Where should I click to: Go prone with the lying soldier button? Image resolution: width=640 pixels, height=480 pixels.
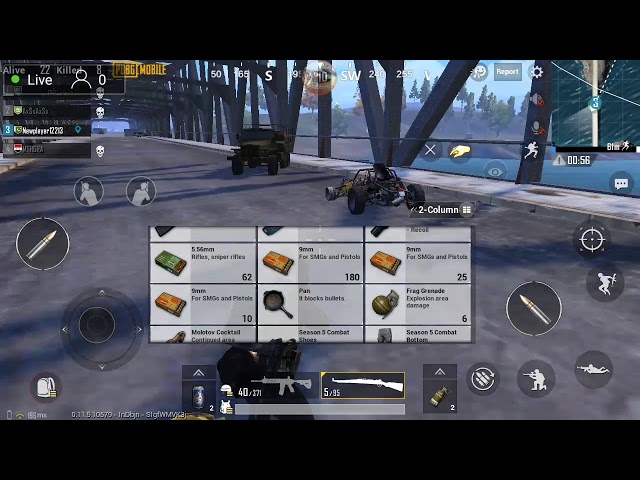click(x=593, y=369)
